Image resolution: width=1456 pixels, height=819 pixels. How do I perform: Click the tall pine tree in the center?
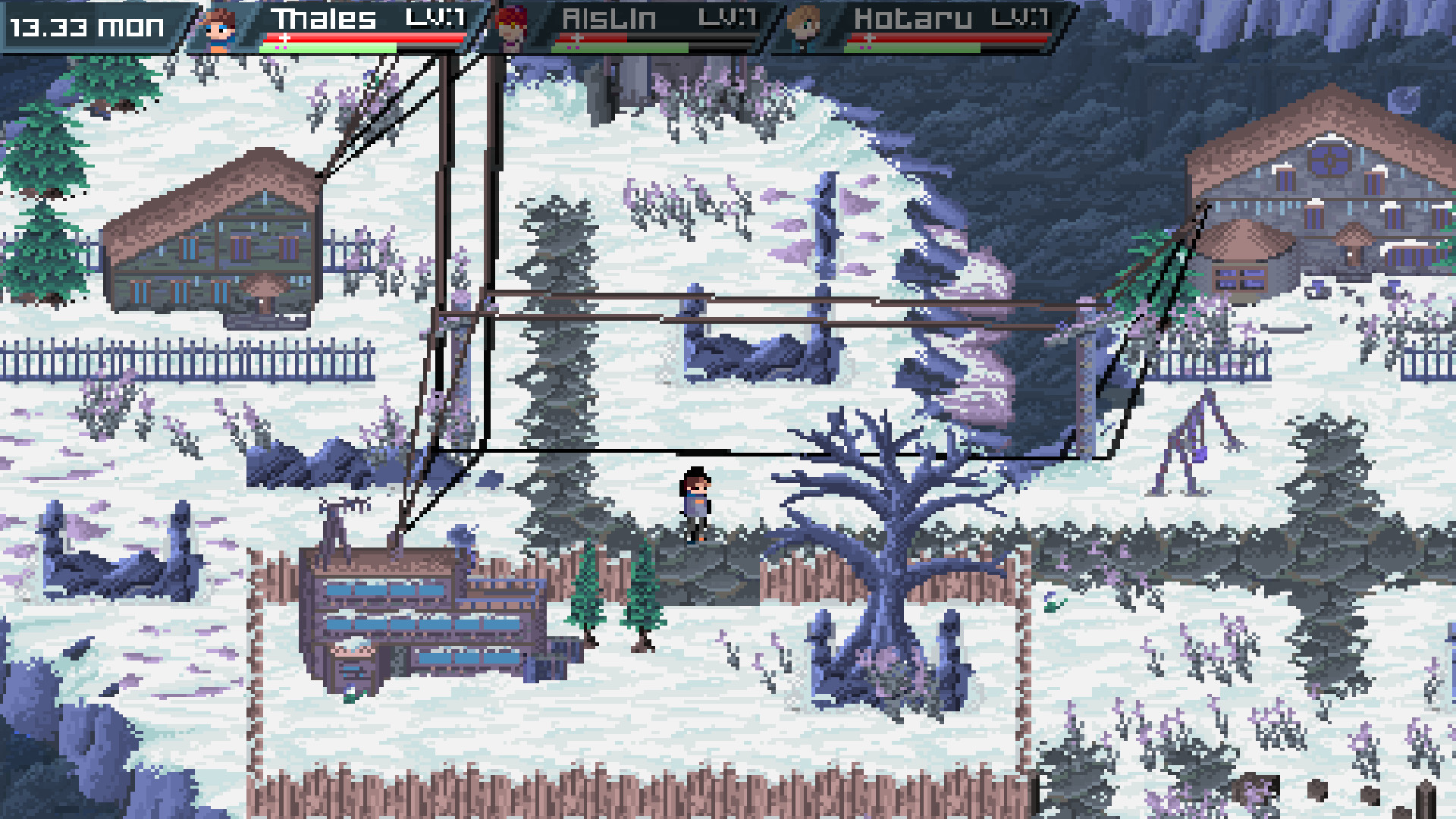click(x=554, y=341)
